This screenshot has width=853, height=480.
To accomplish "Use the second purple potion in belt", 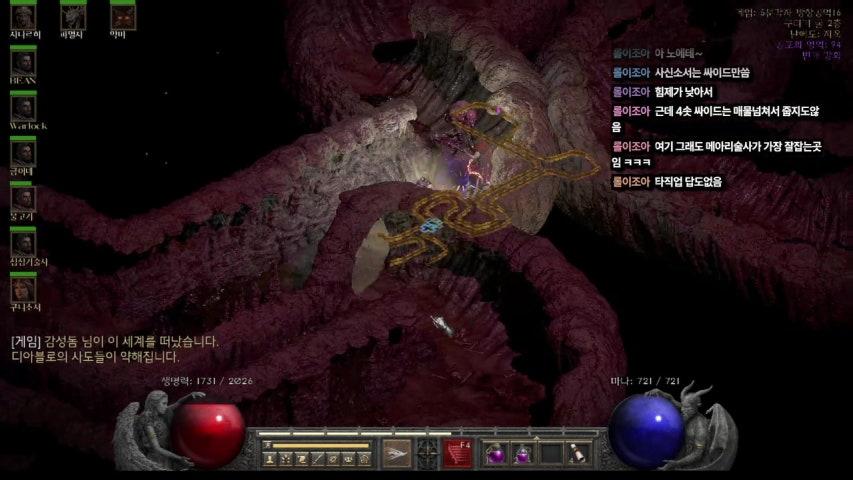I will click(523, 455).
